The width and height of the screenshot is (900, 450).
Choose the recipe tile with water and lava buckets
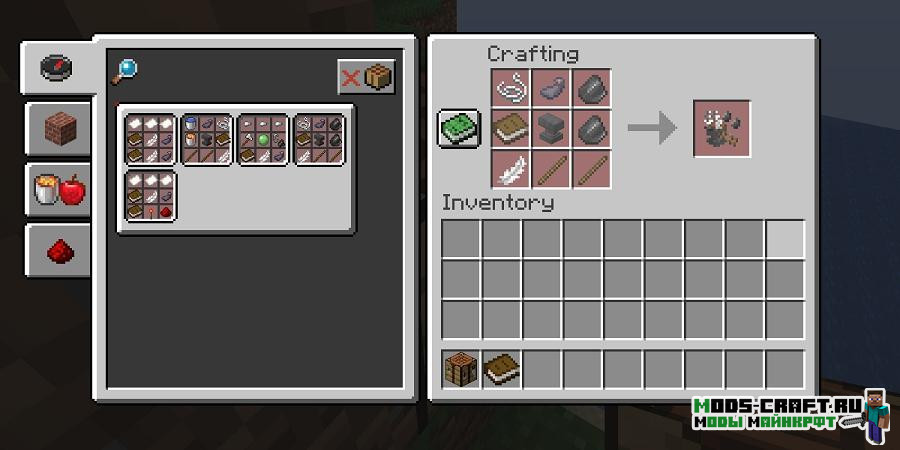point(208,139)
